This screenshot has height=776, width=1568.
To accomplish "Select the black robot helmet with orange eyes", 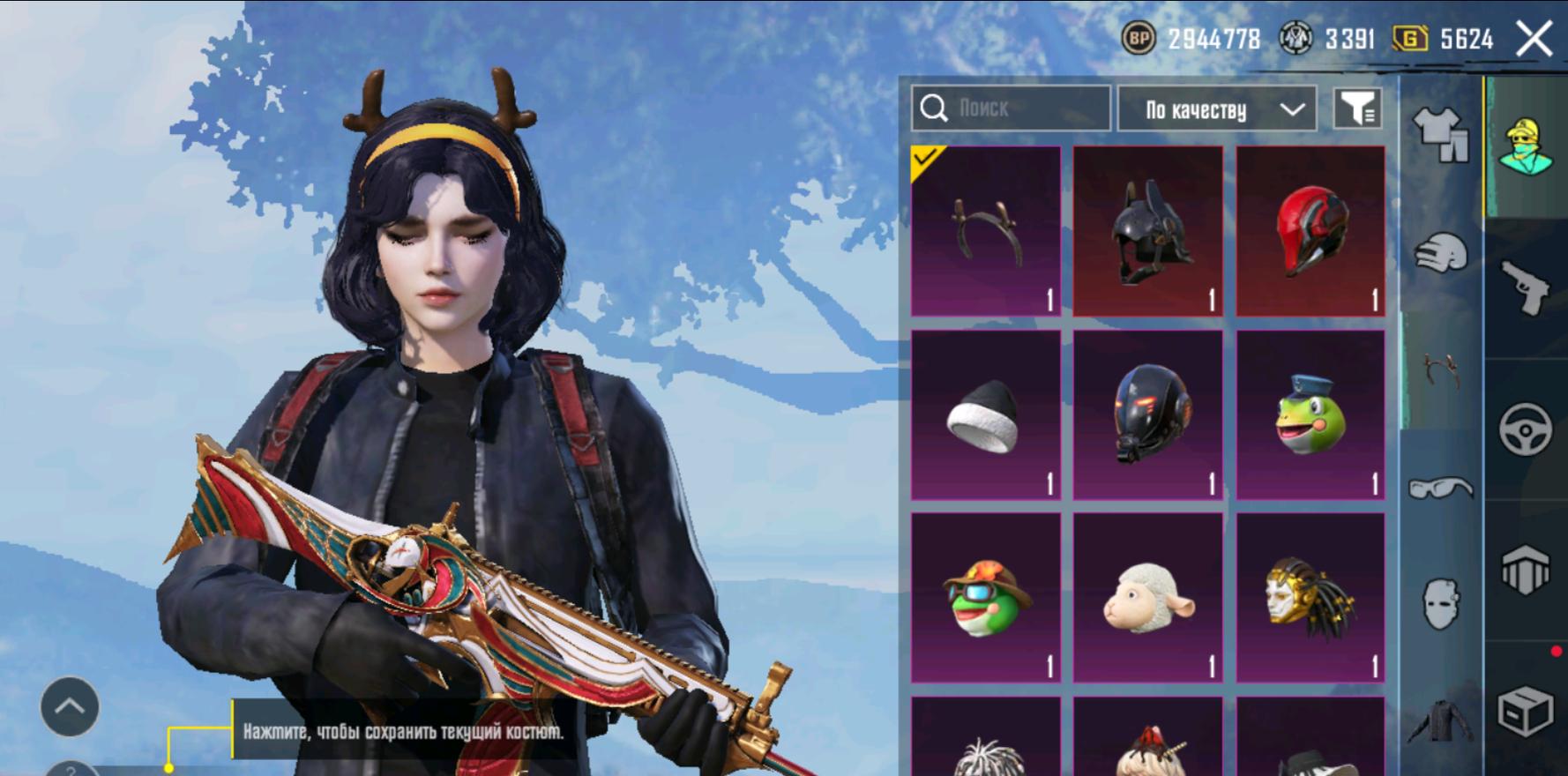I will click(x=1148, y=414).
